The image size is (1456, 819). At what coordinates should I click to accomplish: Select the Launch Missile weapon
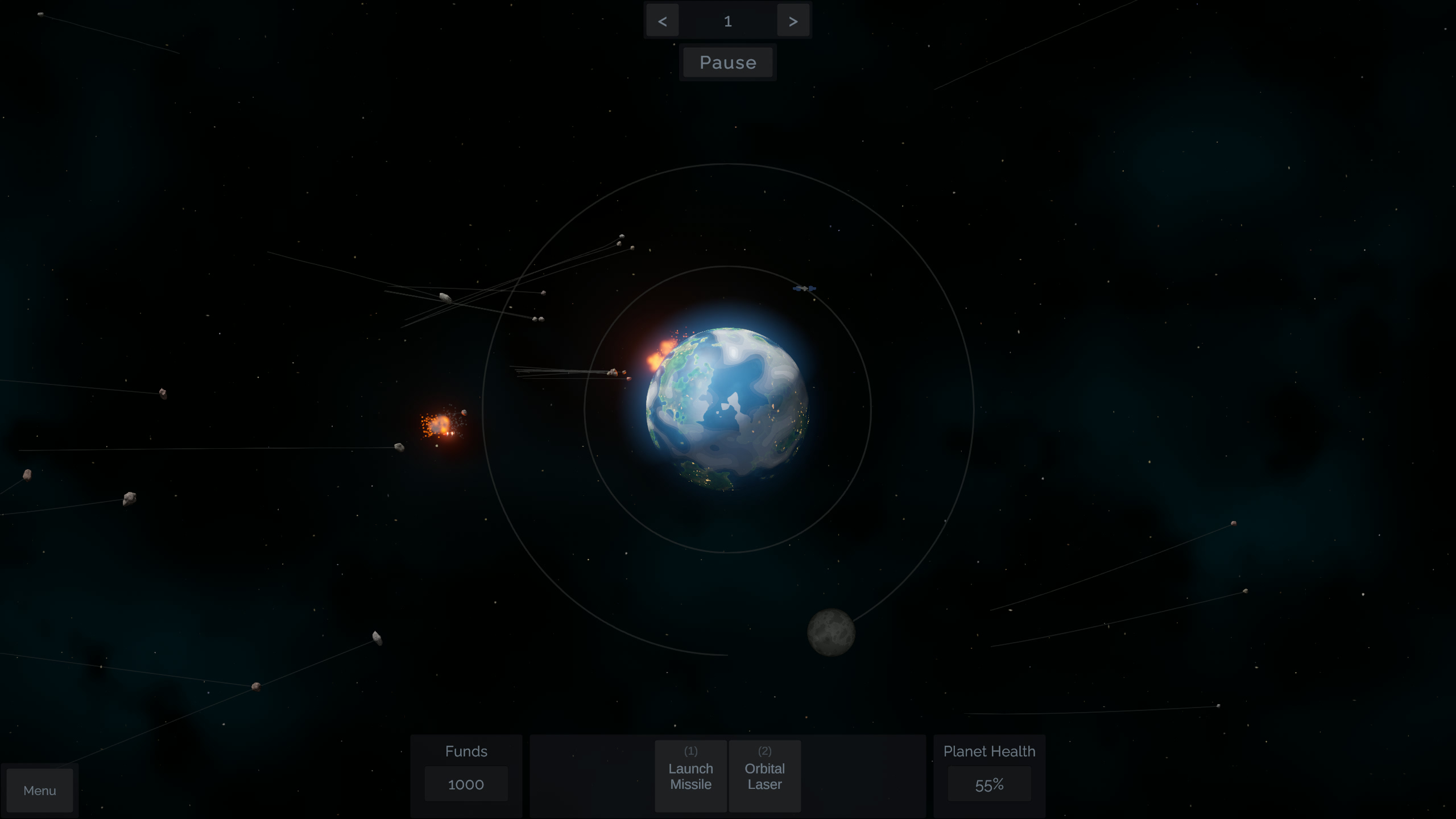pos(690,776)
